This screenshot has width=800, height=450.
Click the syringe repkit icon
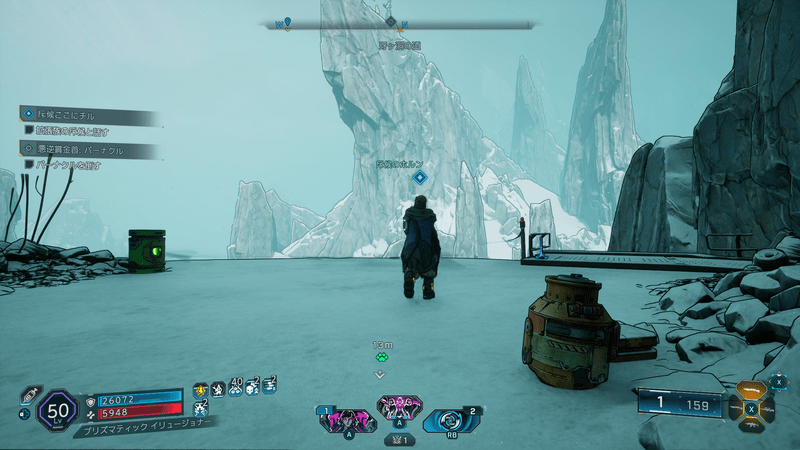[30, 393]
